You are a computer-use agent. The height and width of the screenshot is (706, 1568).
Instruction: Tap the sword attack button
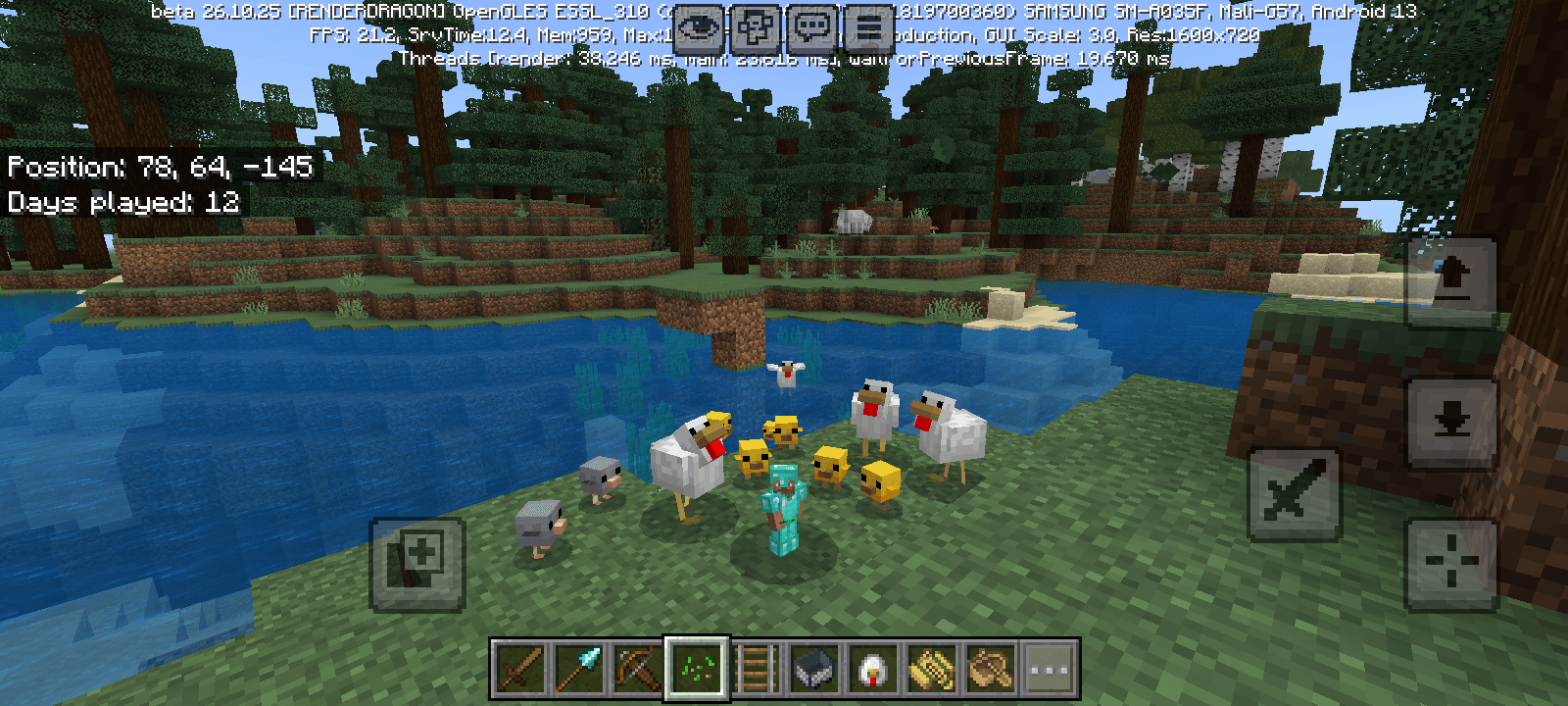coord(1294,494)
